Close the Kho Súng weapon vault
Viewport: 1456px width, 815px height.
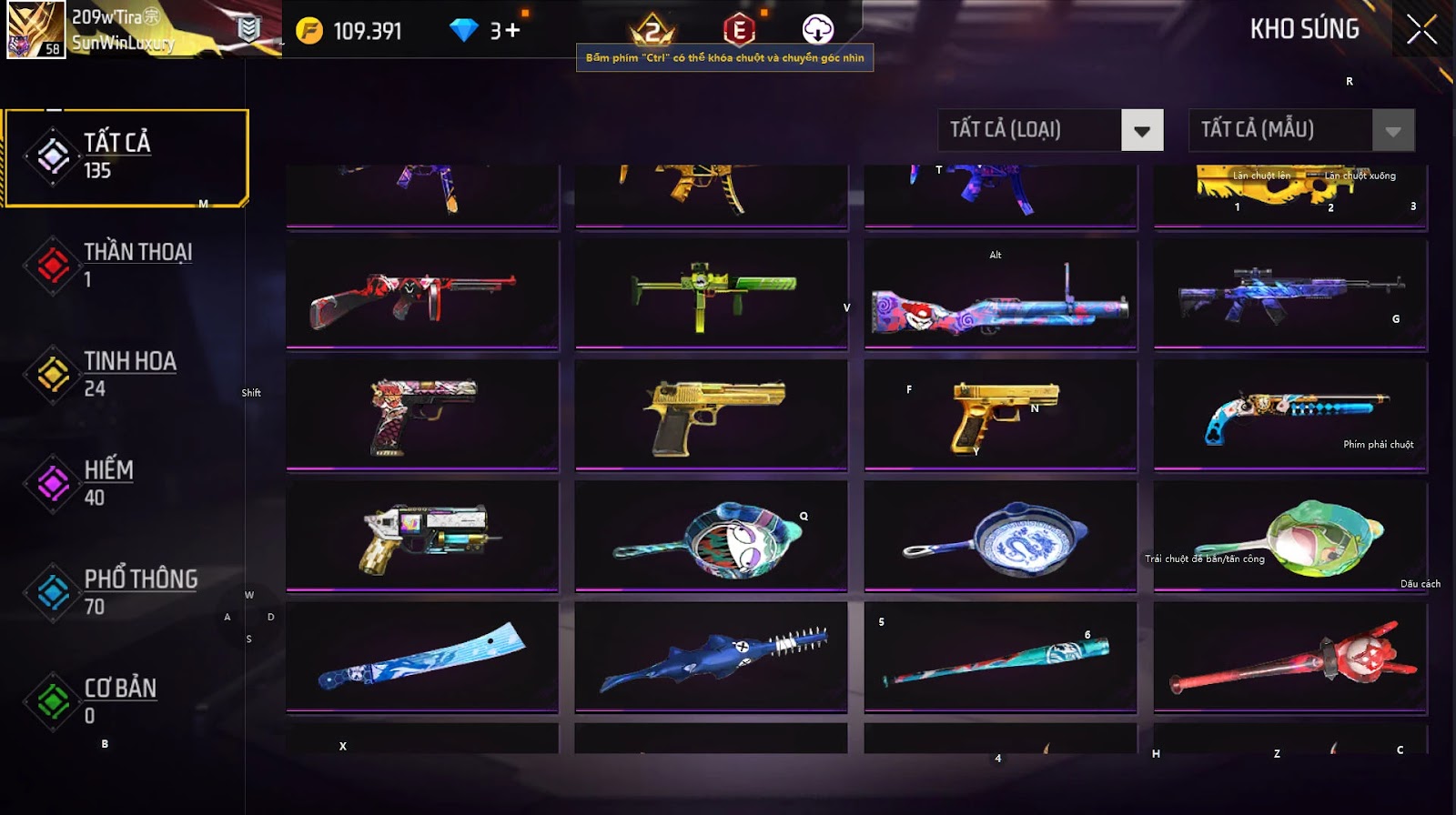click(x=1421, y=30)
